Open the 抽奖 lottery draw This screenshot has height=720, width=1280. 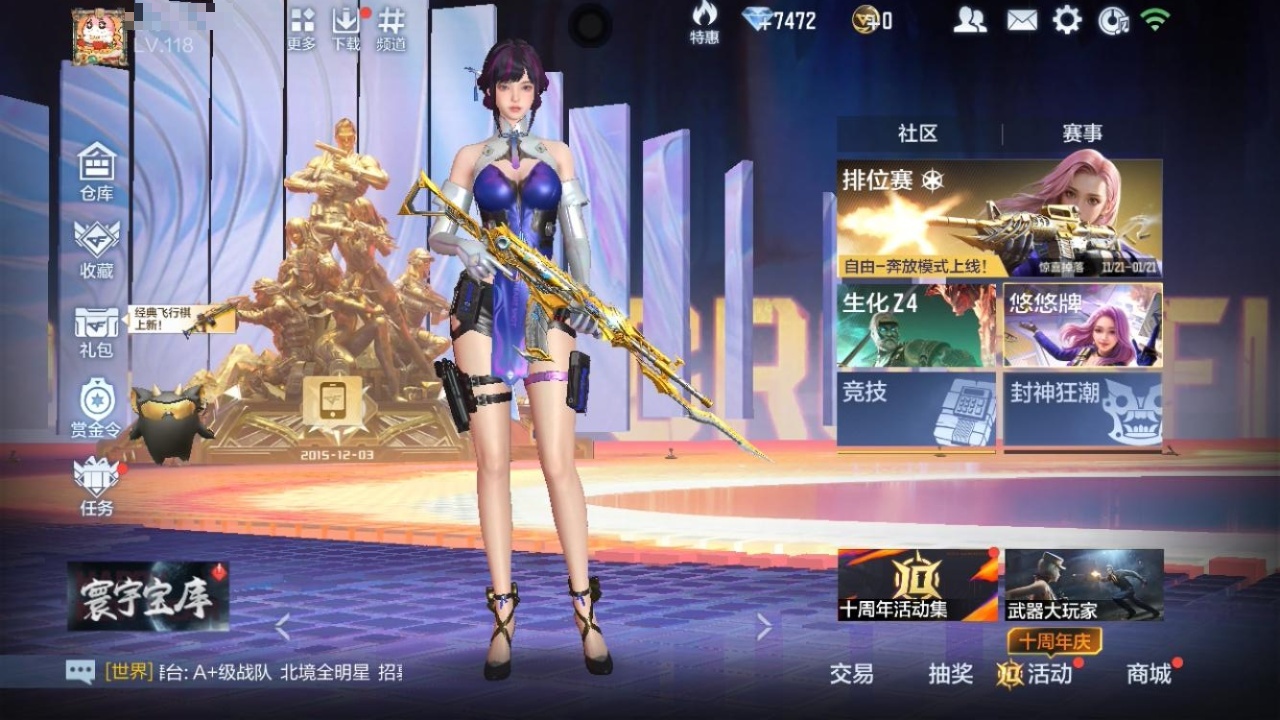click(x=950, y=674)
